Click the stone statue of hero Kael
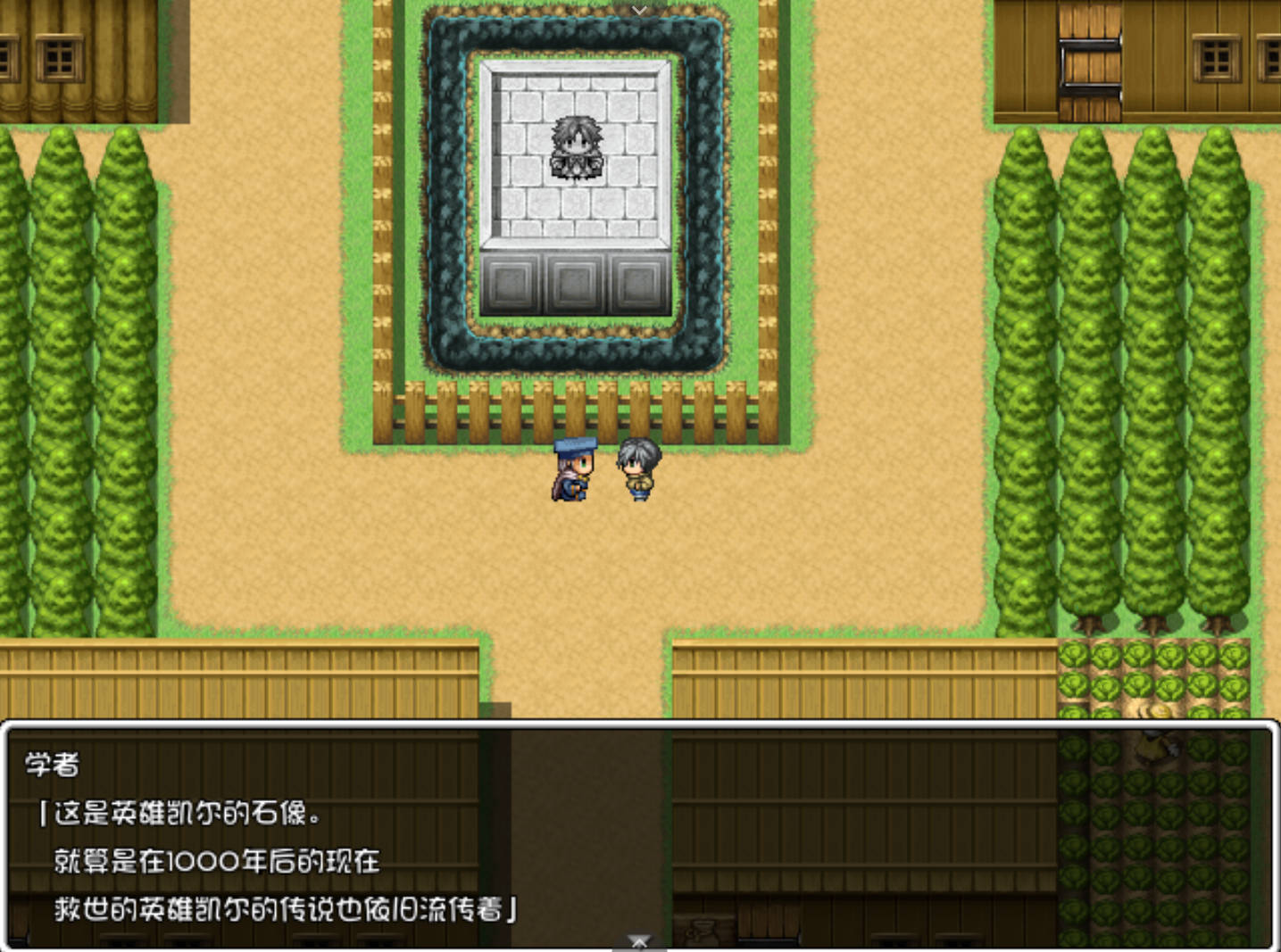This screenshot has height=952, width=1281. (576, 147)
